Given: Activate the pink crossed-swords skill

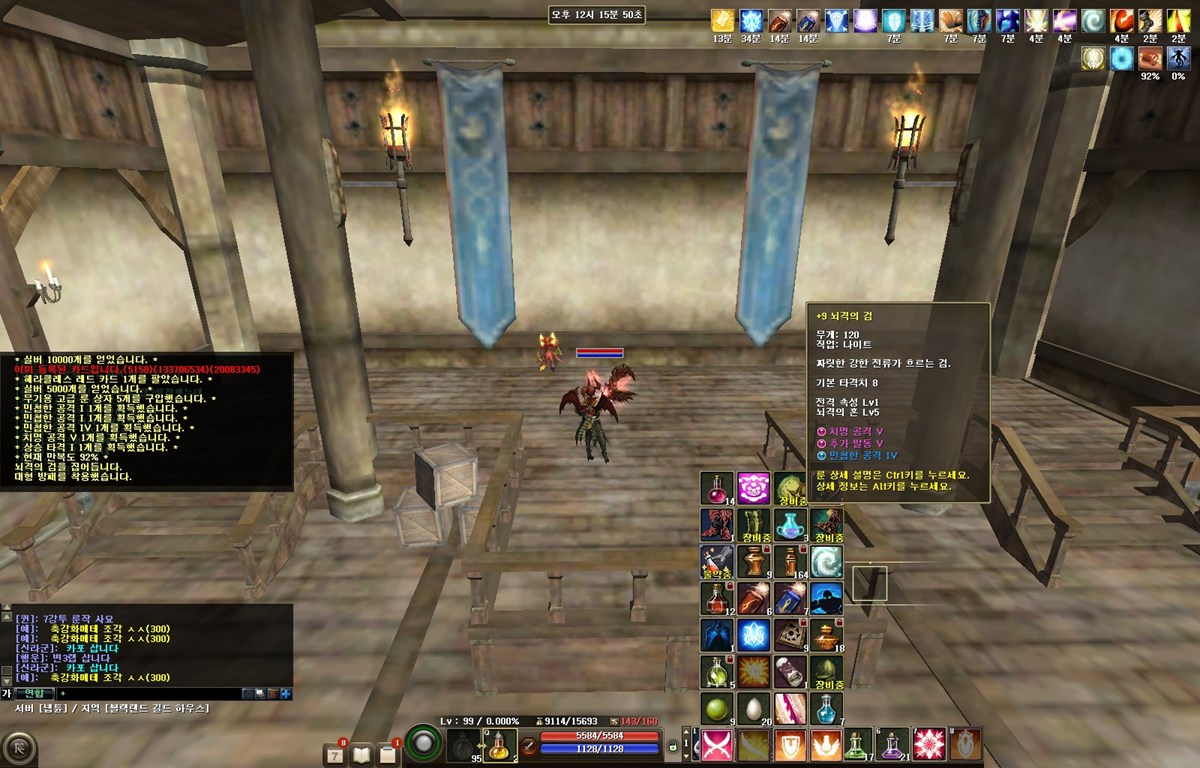Looking at the screenshot, I should (714, 745).
